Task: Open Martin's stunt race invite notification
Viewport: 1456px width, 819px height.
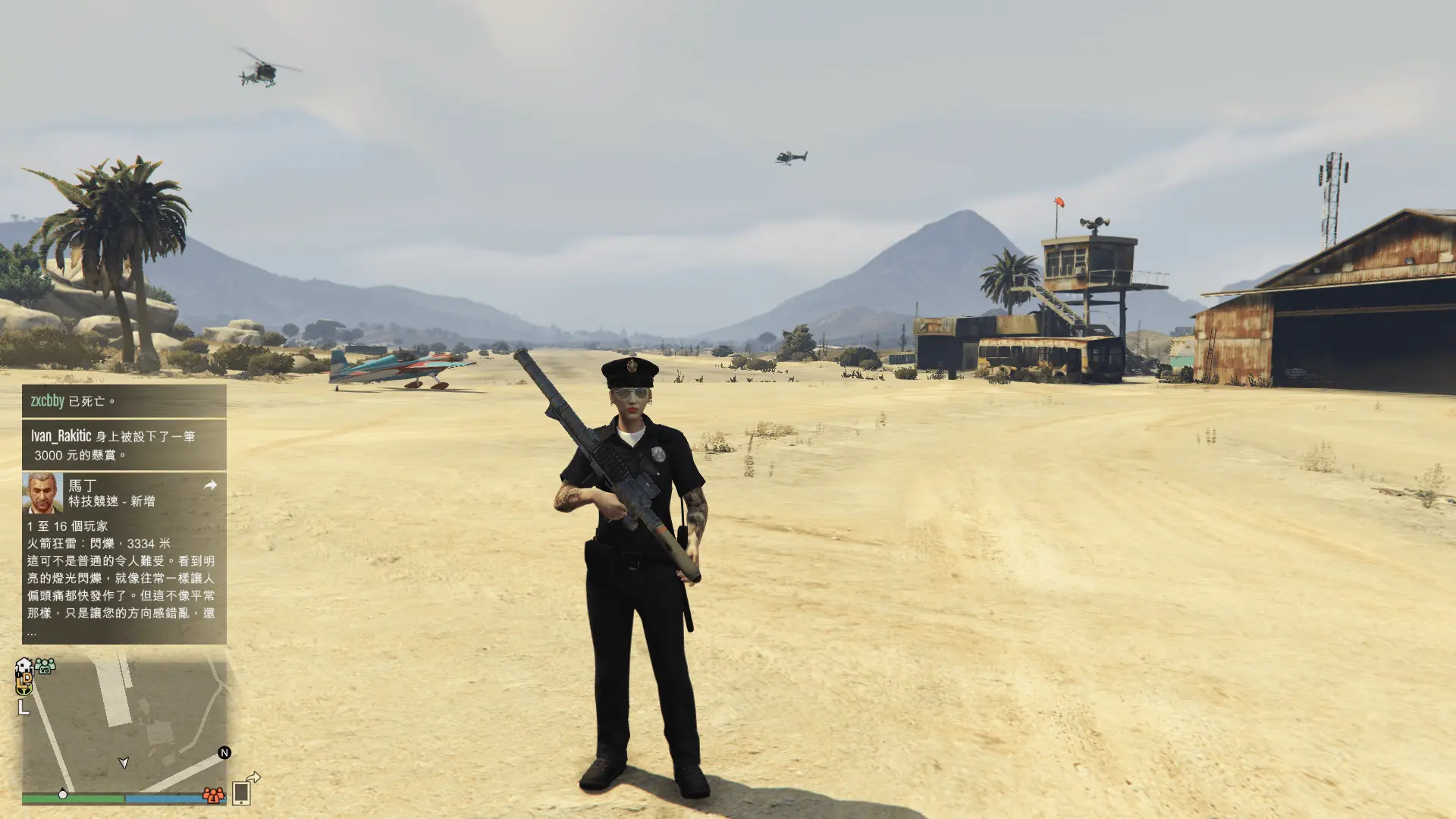Action: [x=124, y=557]
